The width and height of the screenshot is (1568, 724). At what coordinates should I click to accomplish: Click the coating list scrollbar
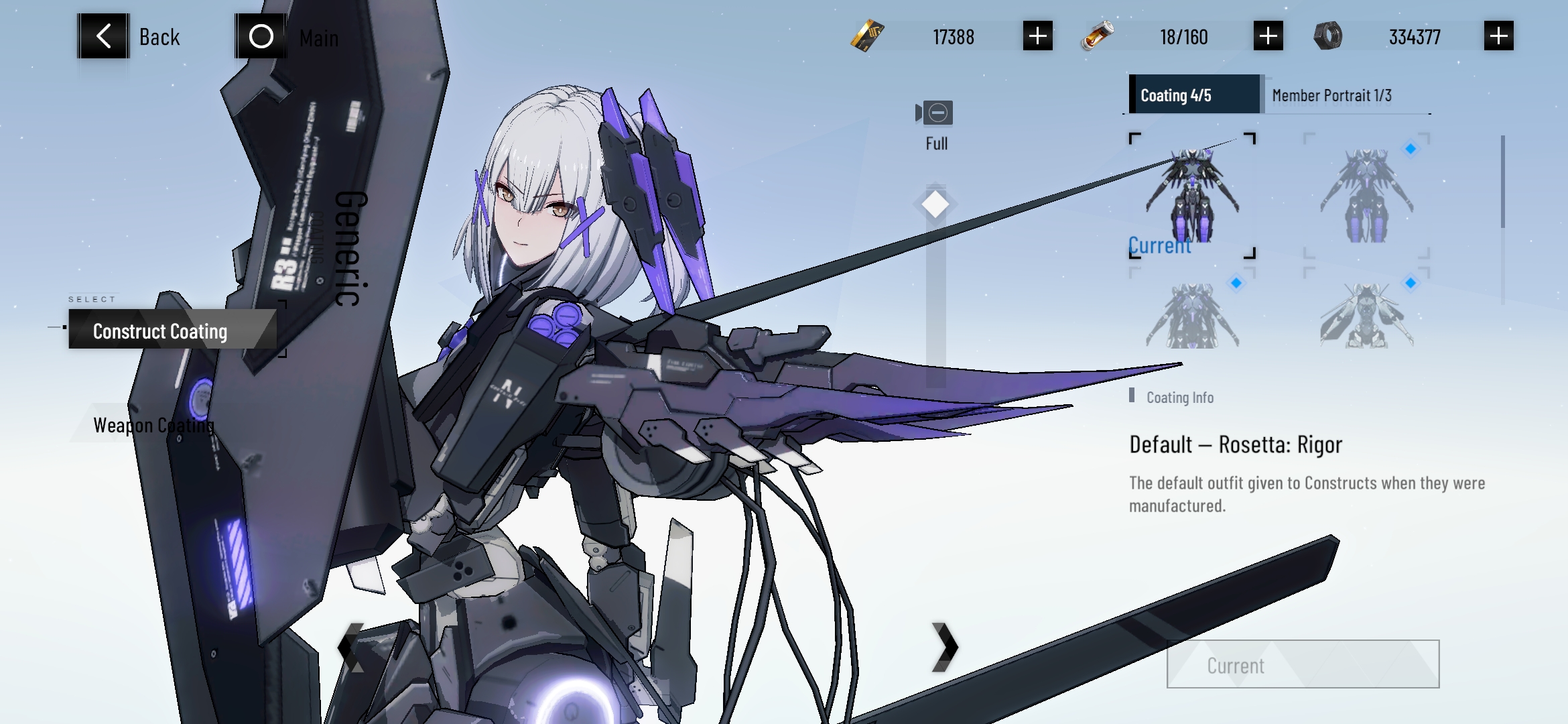coord(1503,182)
